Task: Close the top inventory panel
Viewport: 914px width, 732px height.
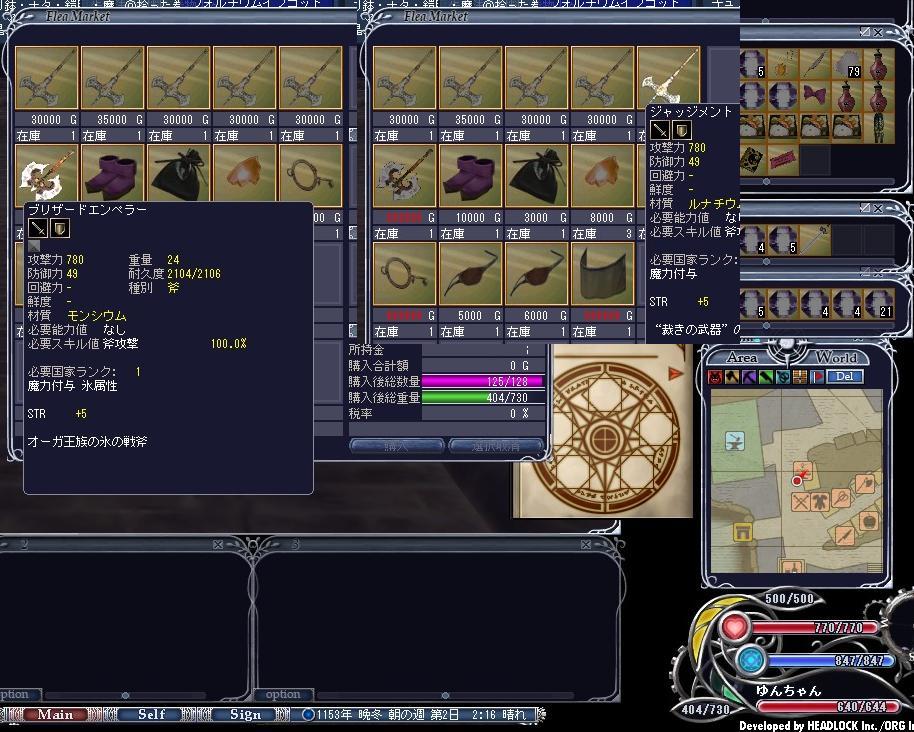Action: coord(878,32)
